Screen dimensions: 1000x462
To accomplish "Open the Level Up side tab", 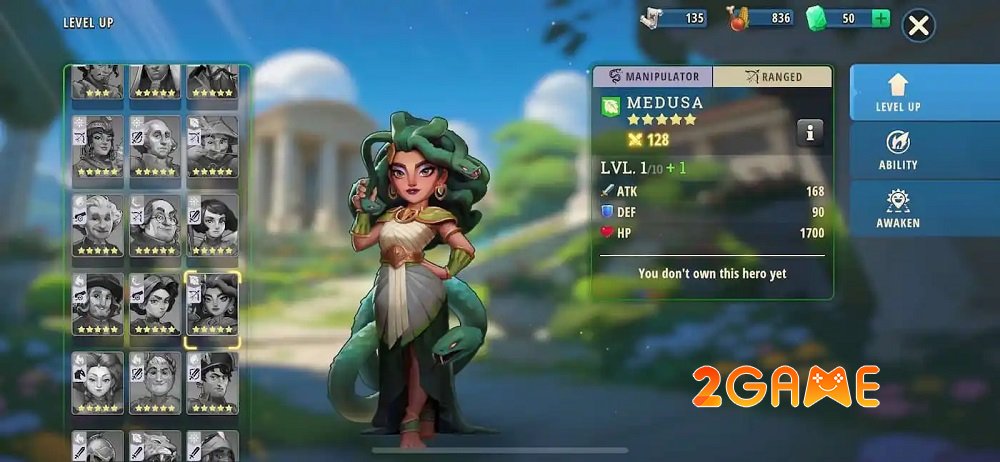I will [897, 92].
